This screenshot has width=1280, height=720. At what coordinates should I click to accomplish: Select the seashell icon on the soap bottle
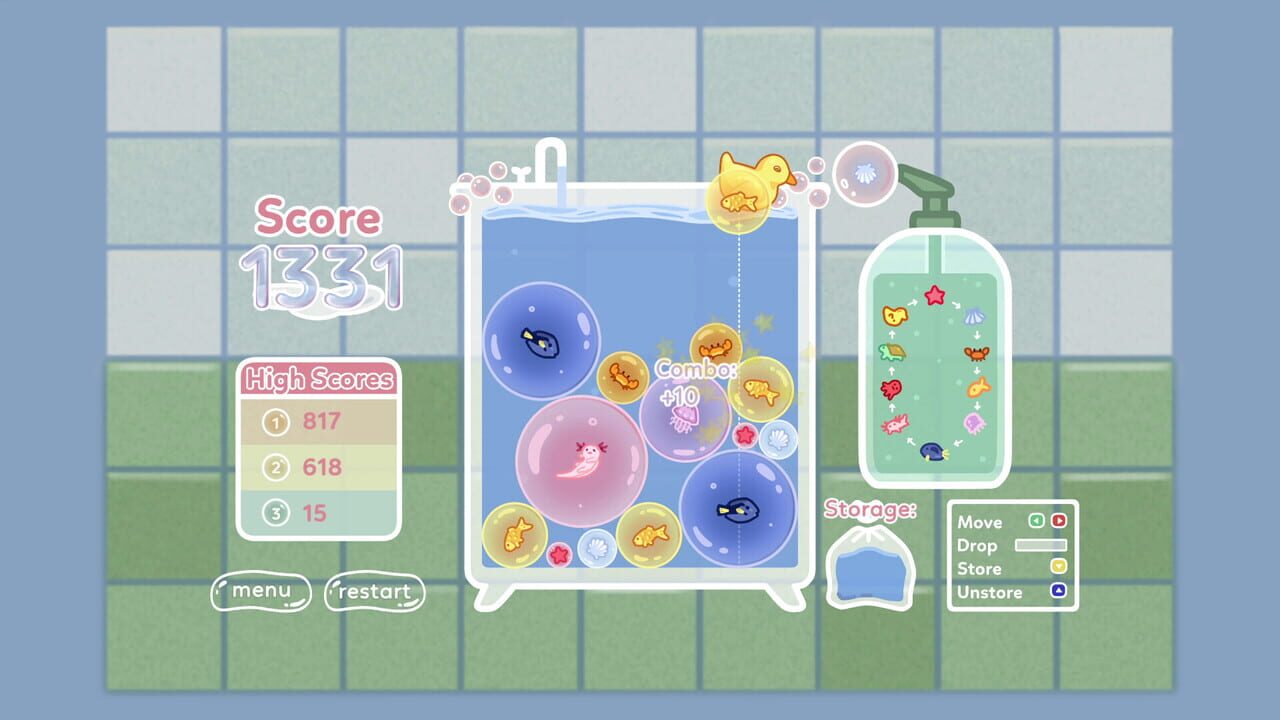pos(975,315)
